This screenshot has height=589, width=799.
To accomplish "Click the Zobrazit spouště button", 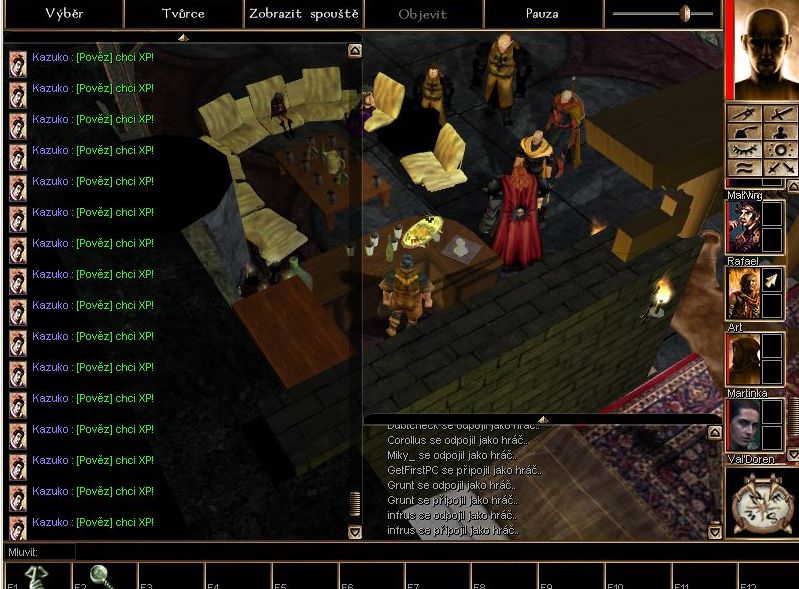I will [x=303, y=14].
